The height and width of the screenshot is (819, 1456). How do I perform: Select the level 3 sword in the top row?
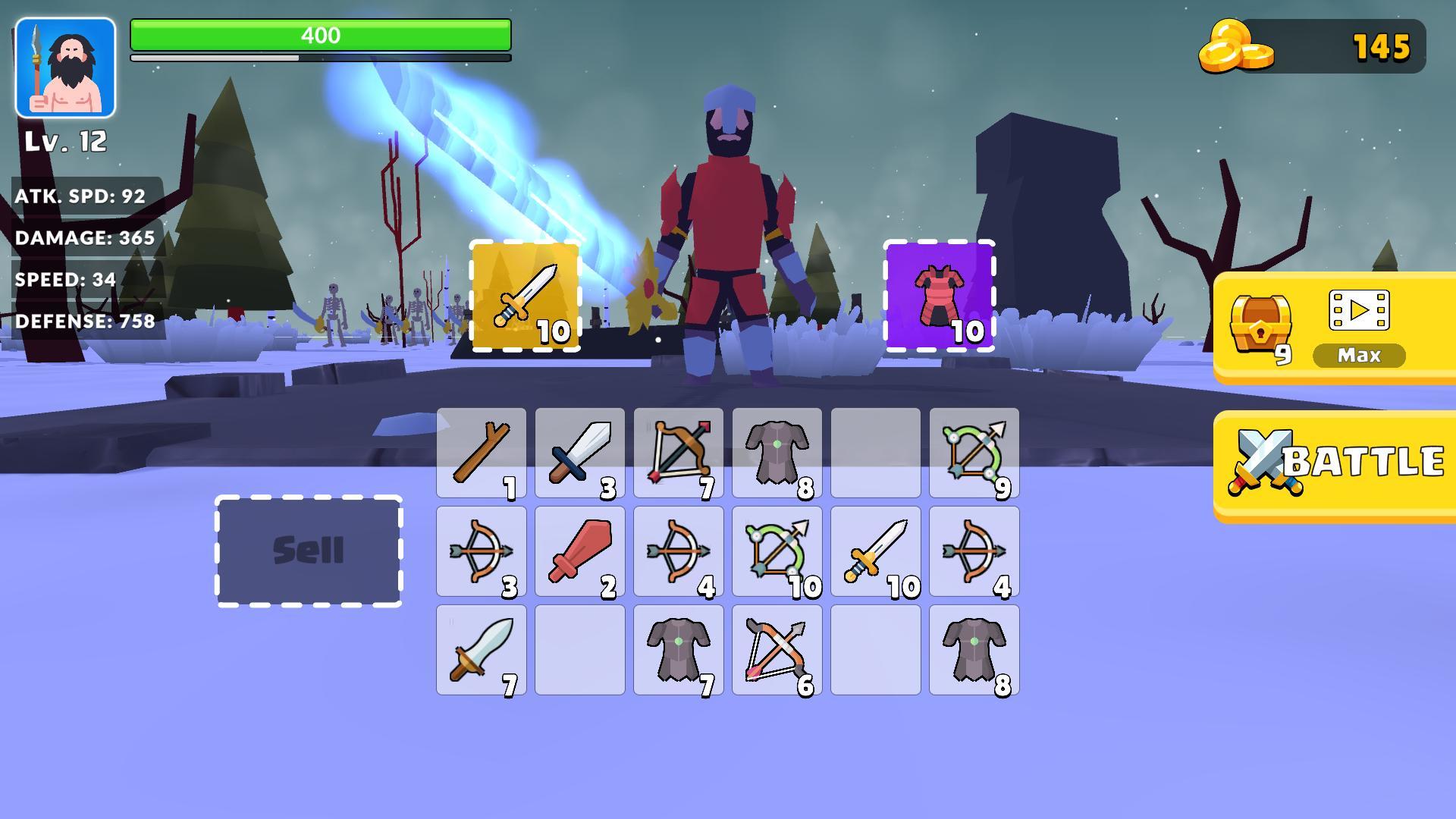coord(579,451)
